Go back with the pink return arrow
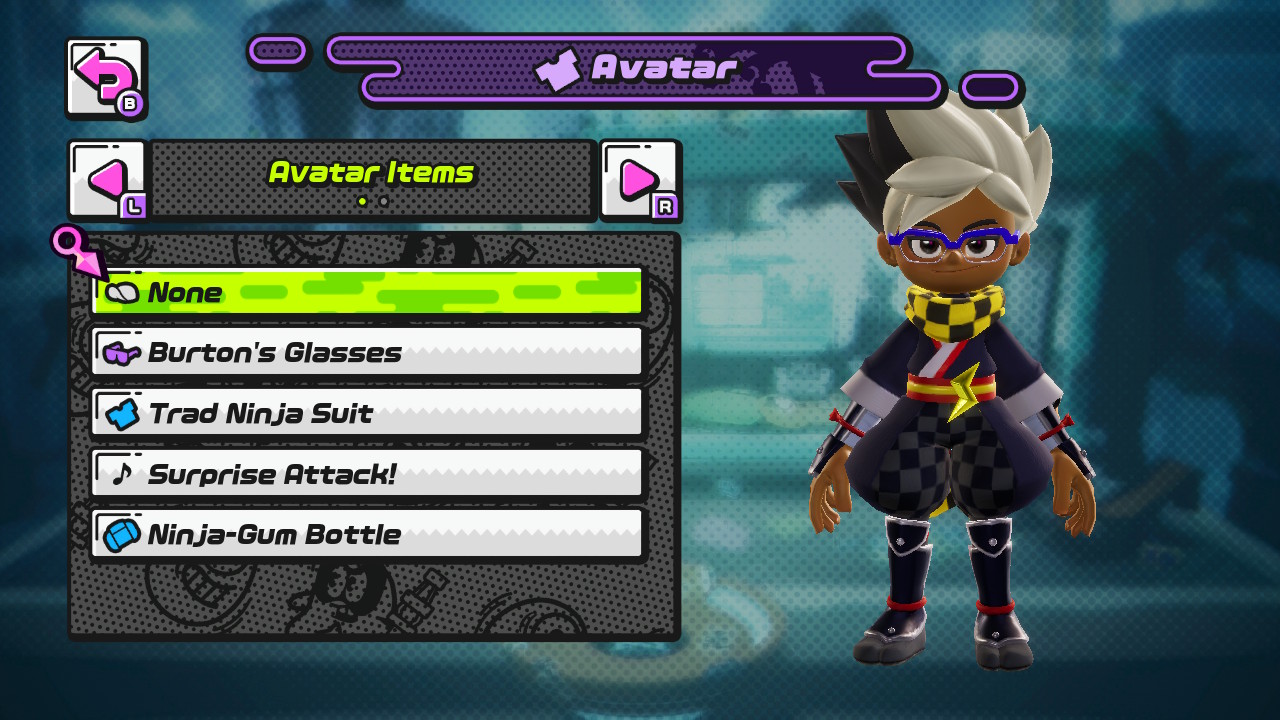 105,78
